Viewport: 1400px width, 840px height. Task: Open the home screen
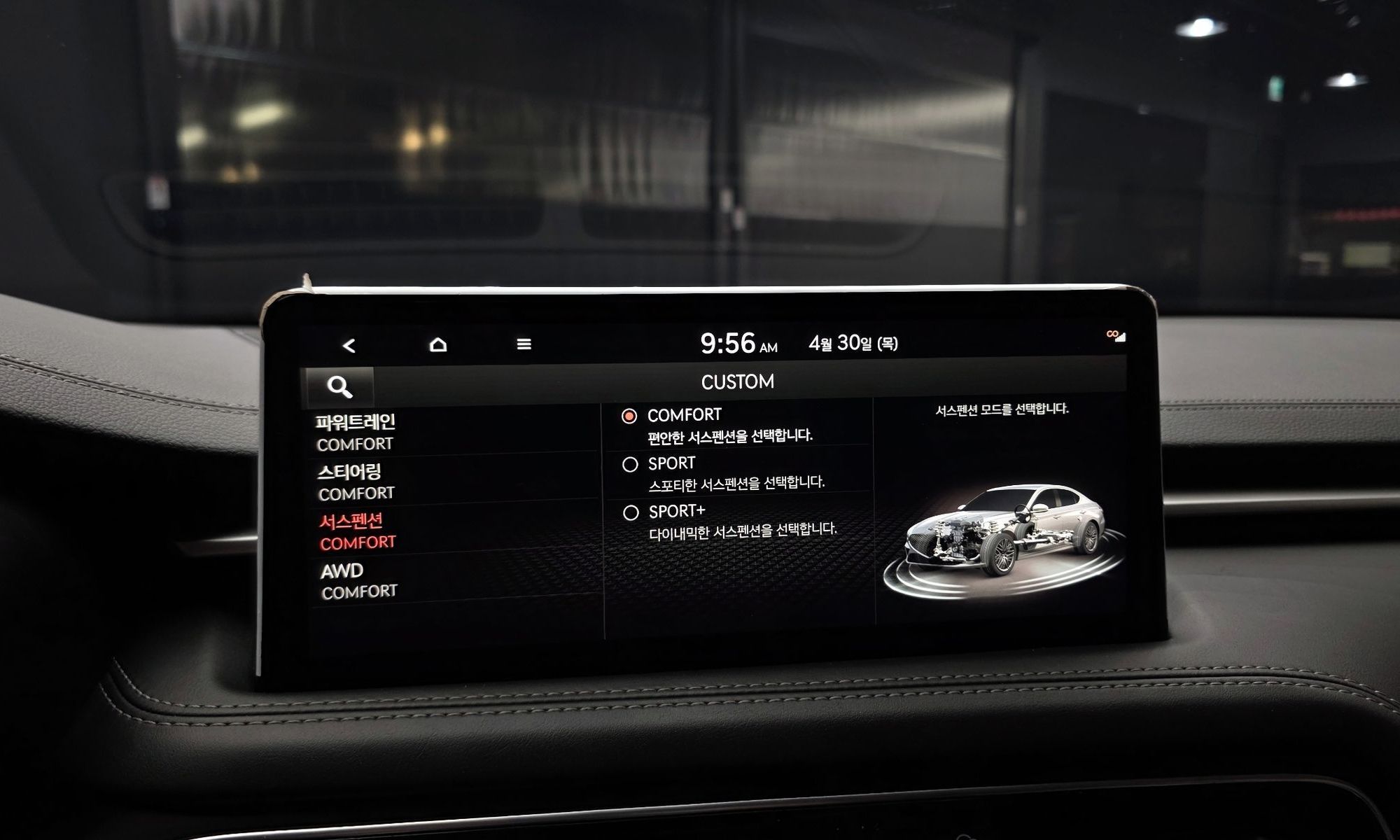click(x=438, y=344)
